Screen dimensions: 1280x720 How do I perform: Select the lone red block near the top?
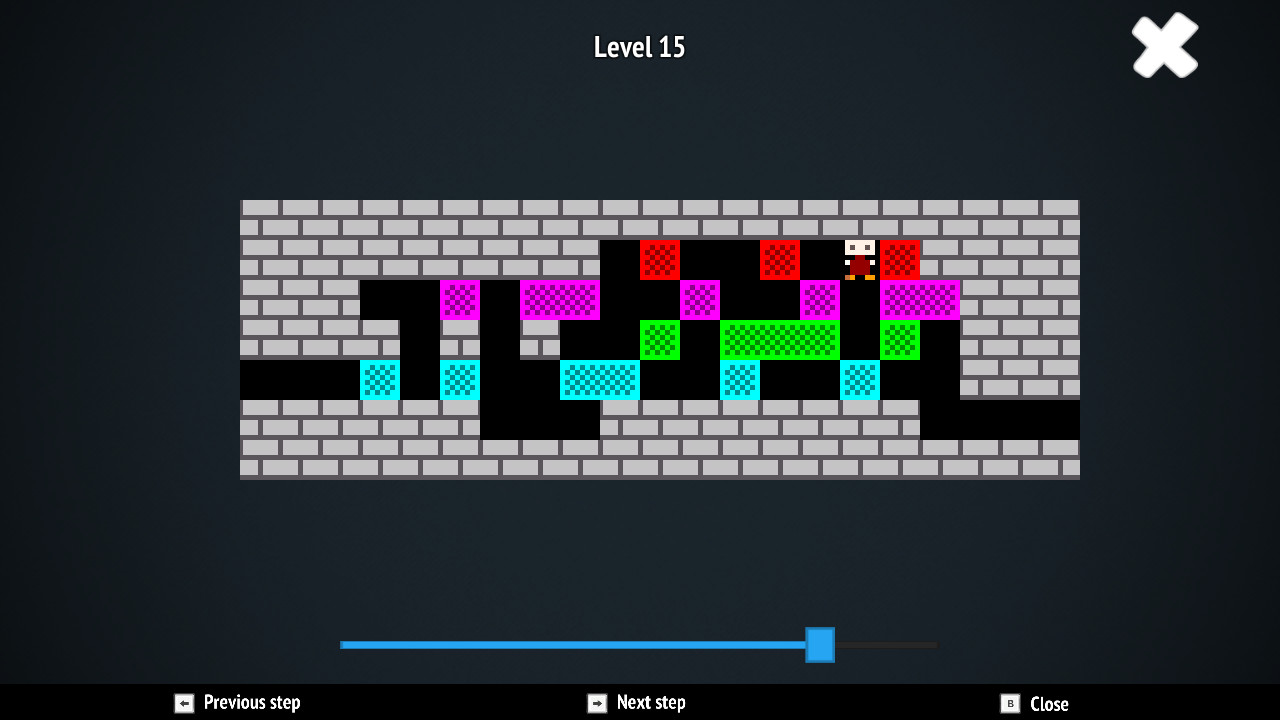659,260
